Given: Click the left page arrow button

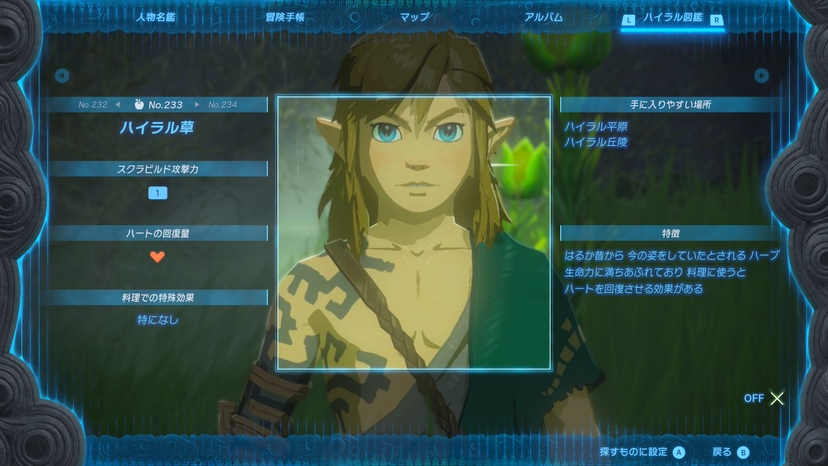Looking at the screenshot, I should (x=62, y=75).
